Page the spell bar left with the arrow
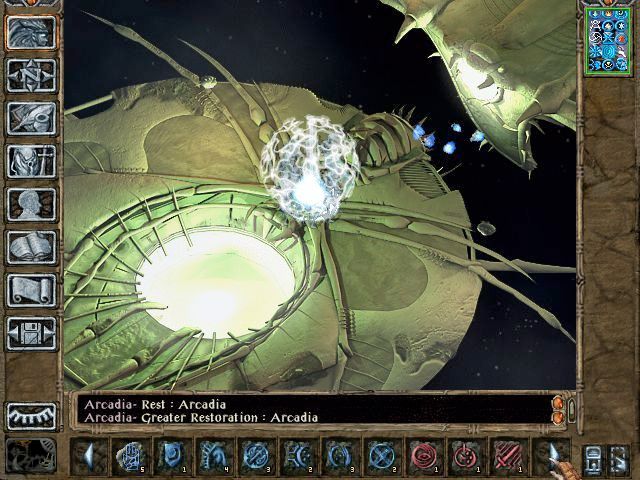Viewport: 640px width, 480px height. [89, 456]
